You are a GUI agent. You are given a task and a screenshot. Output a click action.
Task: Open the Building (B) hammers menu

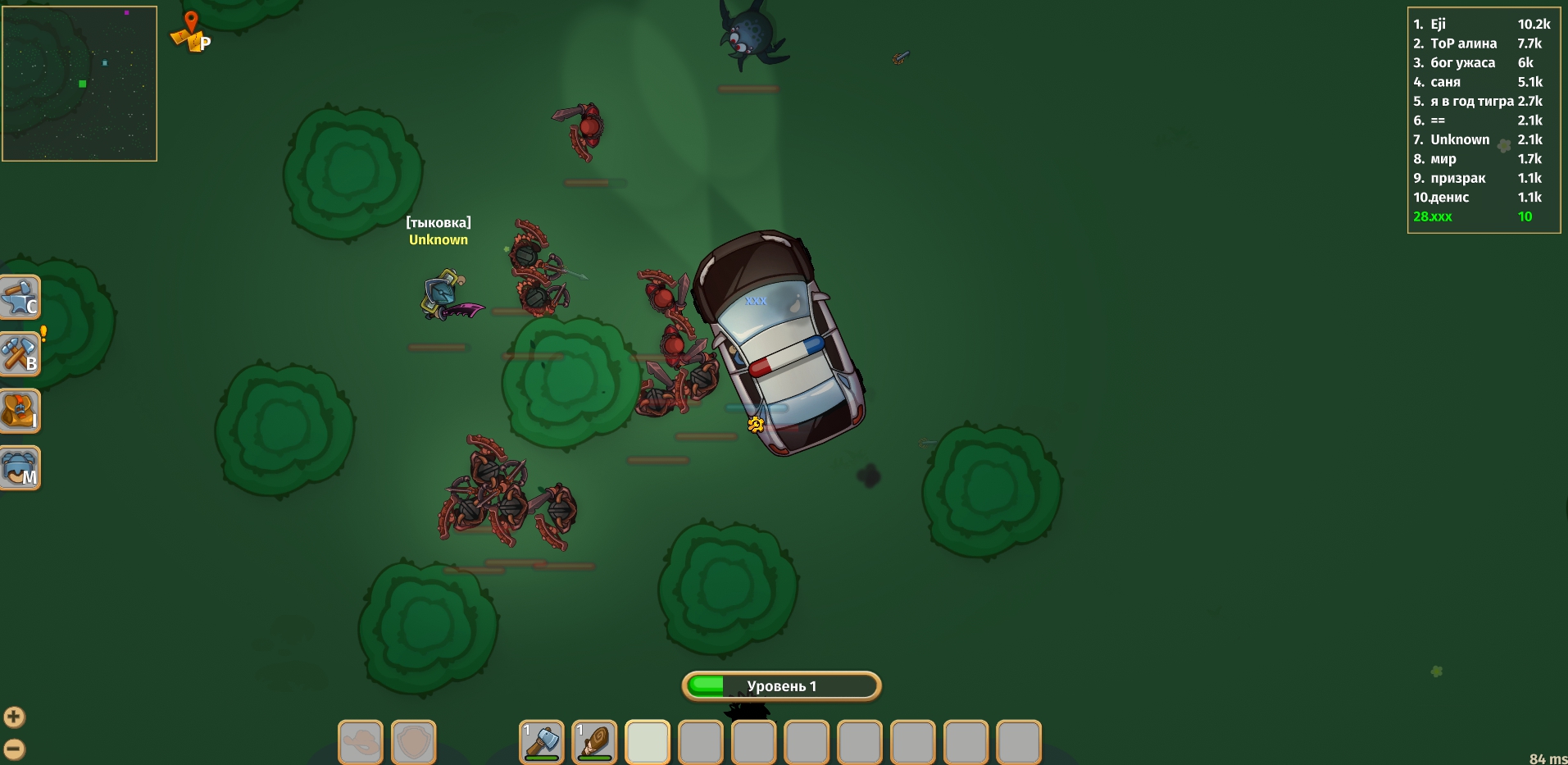coord(20,354)
